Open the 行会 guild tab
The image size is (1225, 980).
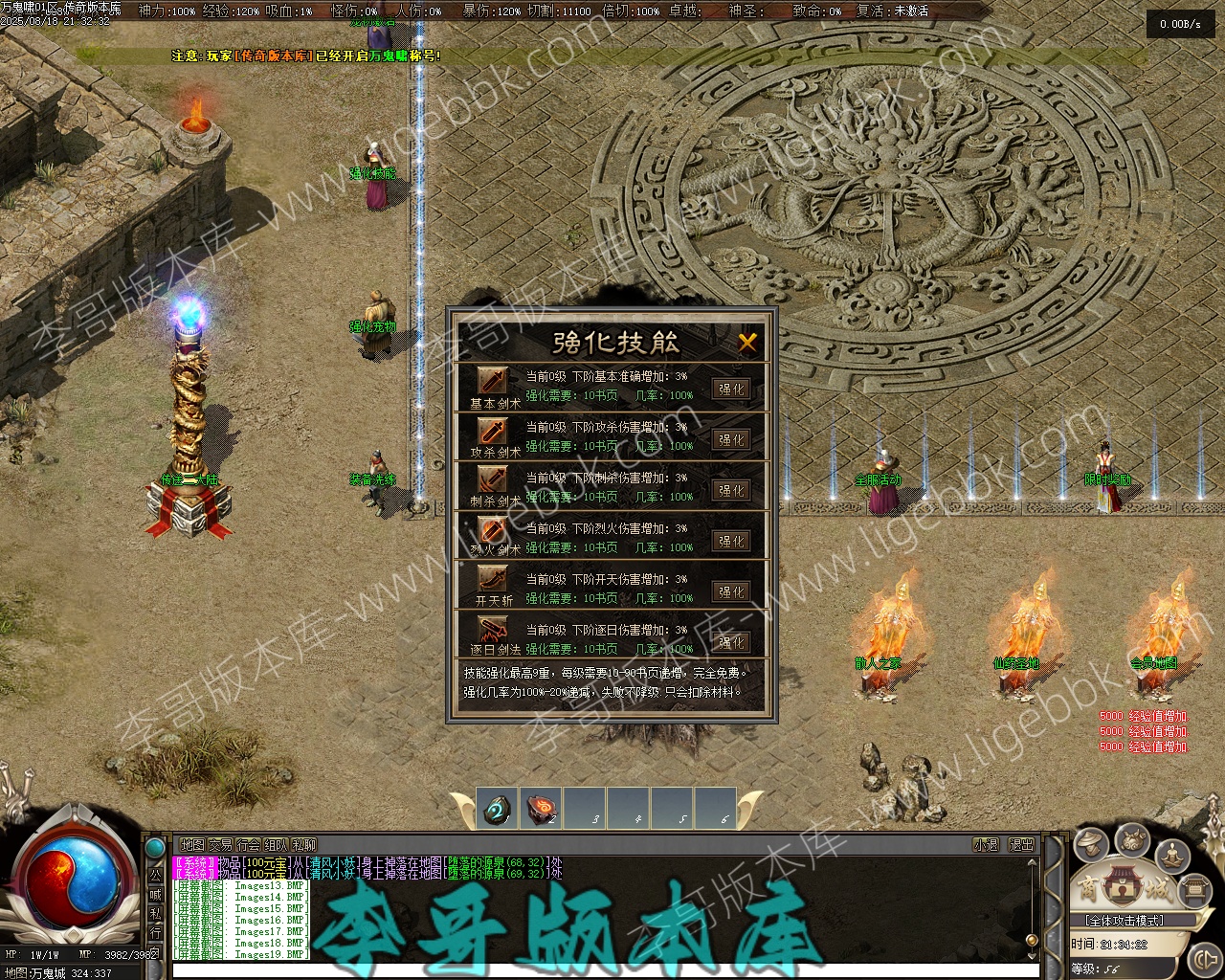point(248,845)
